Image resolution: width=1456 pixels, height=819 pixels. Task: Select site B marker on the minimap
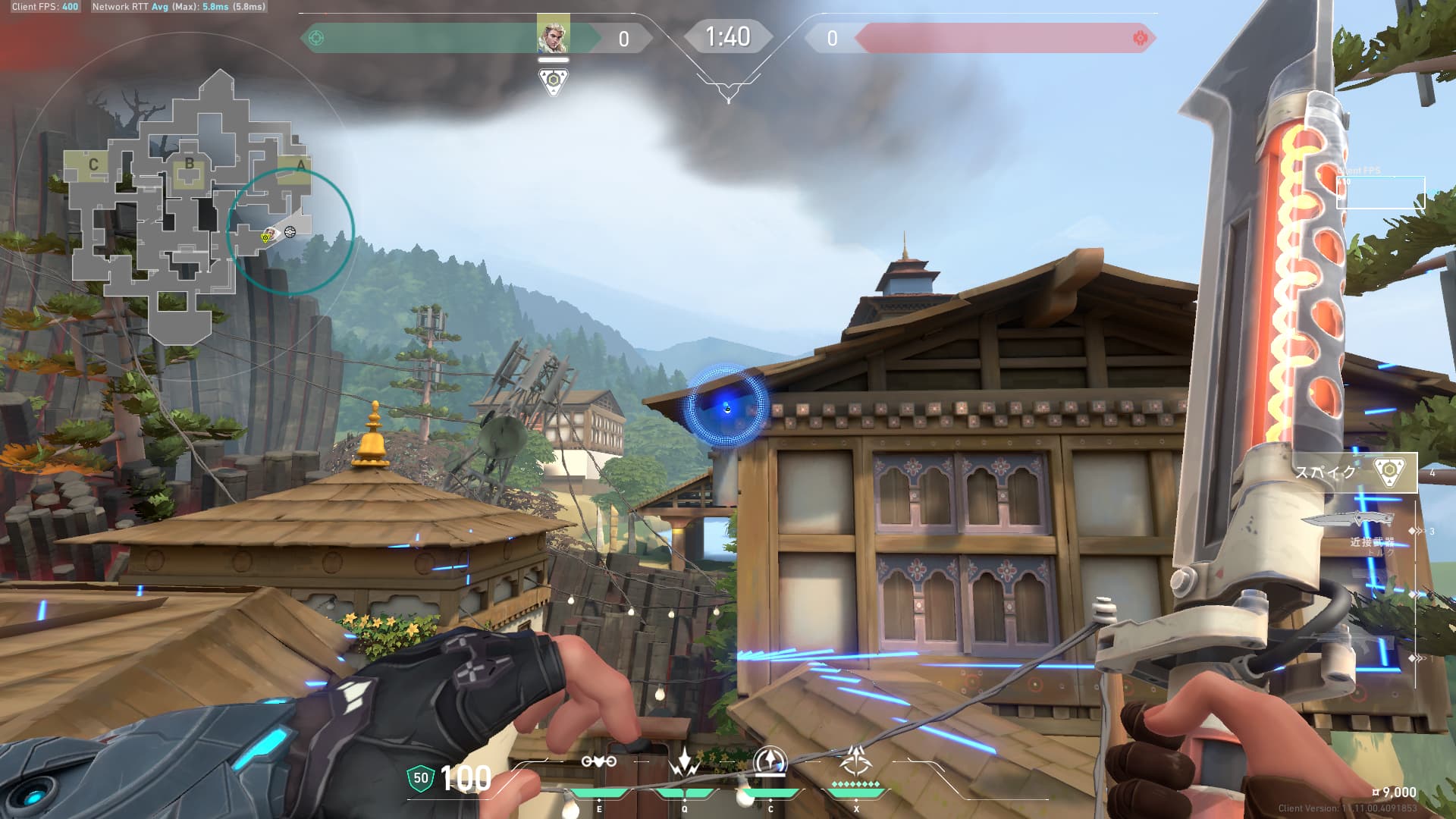(190, 165)
